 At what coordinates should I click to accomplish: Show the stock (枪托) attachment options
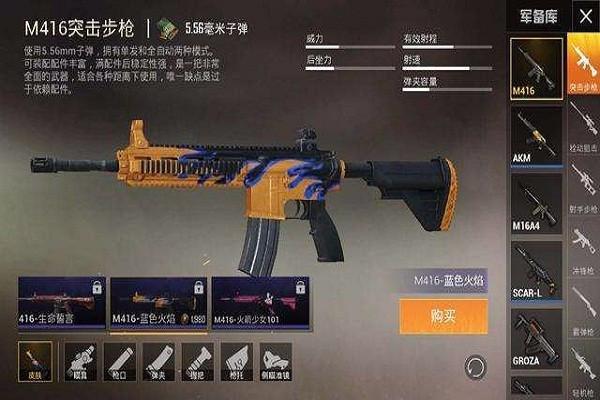click(236, 358)
